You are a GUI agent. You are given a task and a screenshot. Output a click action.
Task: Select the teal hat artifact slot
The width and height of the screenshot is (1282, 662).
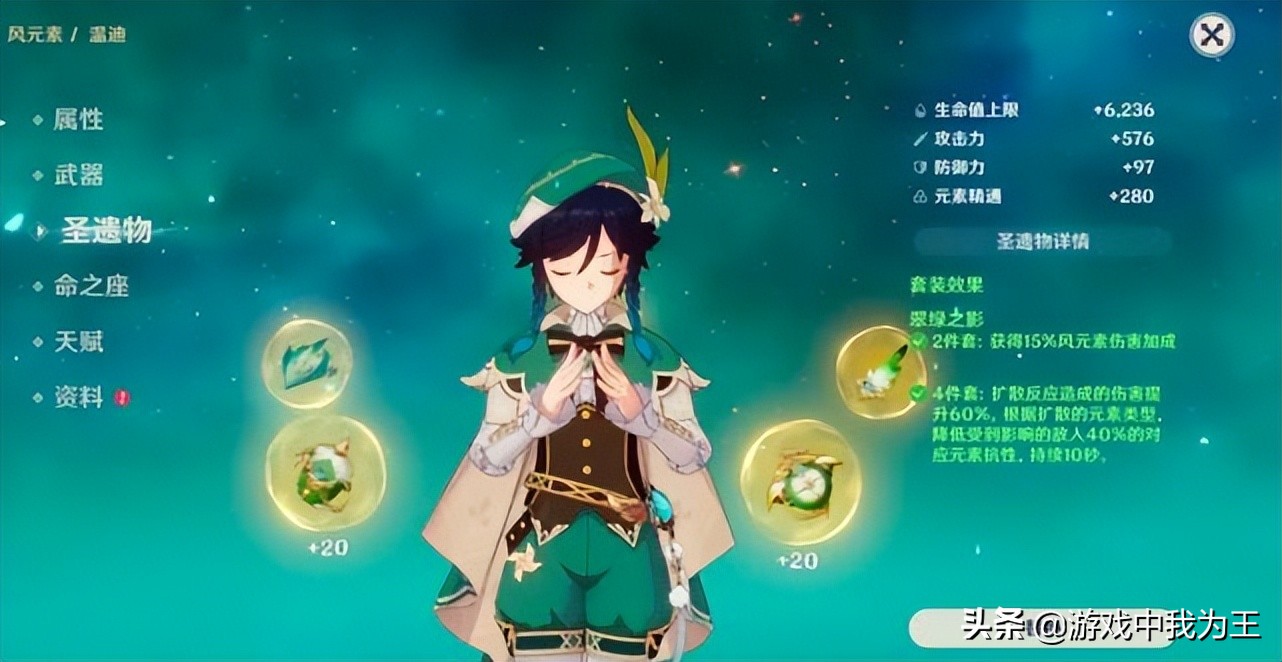[x=306, y=364]
